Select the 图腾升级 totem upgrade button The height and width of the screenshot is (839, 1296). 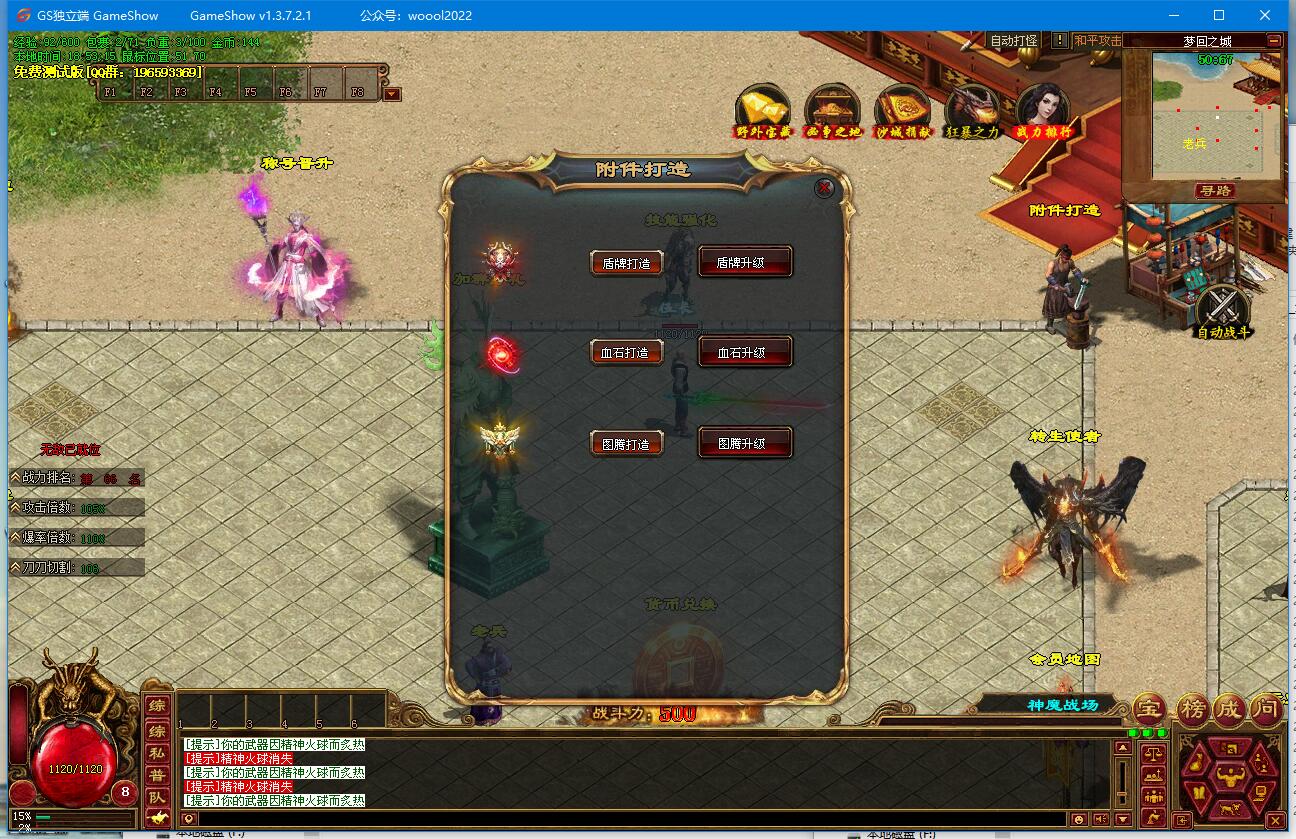[x=745, y=443]
